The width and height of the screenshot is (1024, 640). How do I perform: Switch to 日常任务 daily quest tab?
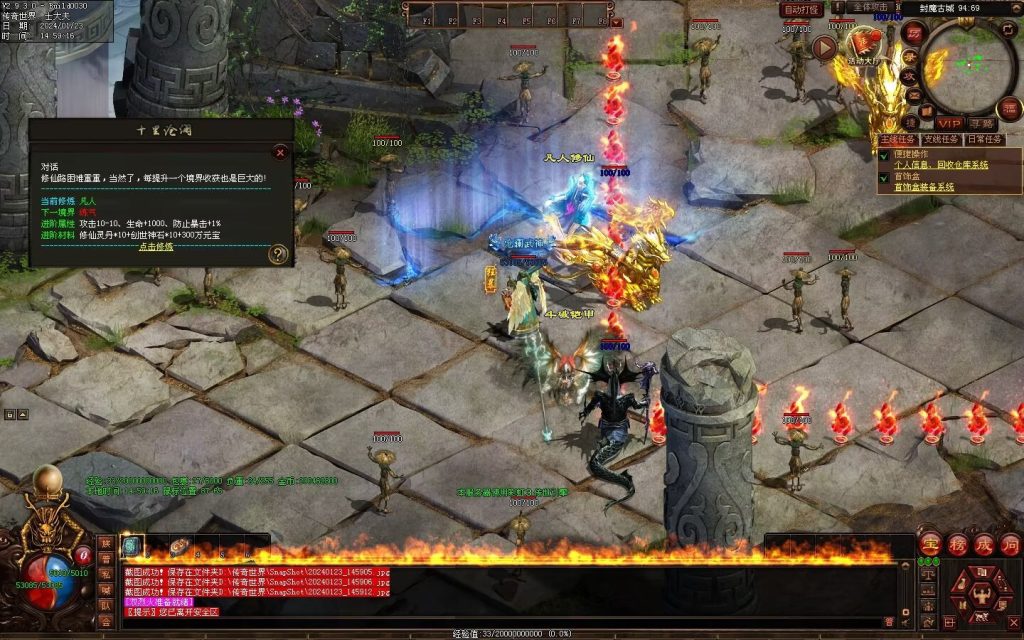[987, 140]
